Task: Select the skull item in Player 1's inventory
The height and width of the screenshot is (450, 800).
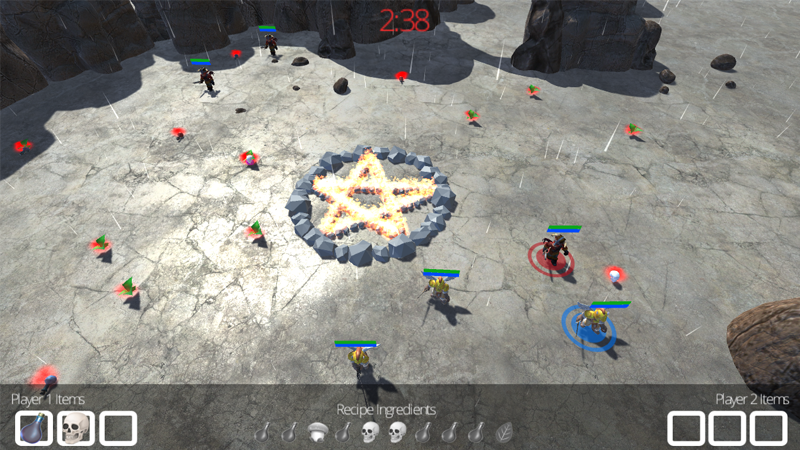Action: (x=76, y=428)
